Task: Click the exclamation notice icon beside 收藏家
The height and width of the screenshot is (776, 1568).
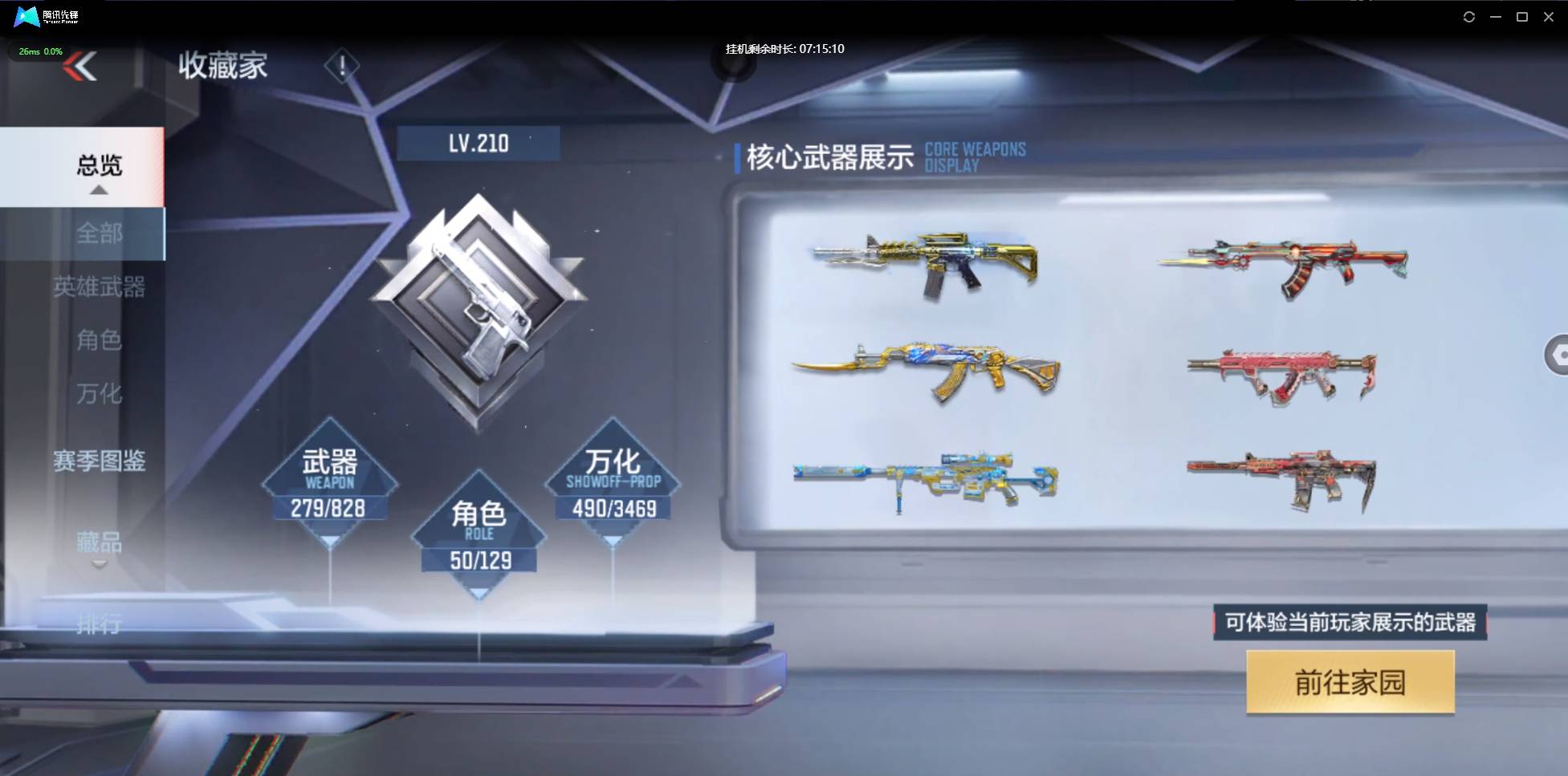Action: (342, 65)
